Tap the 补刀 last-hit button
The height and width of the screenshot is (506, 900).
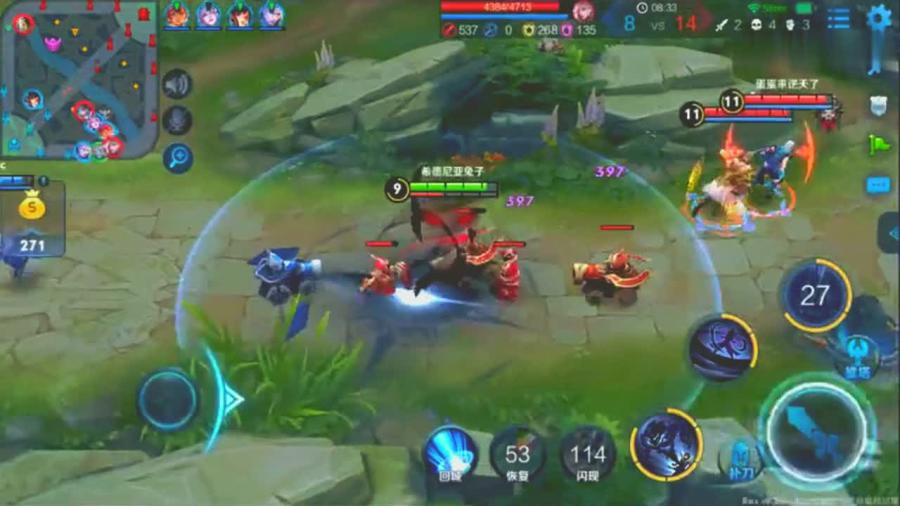tap(740, 458)
